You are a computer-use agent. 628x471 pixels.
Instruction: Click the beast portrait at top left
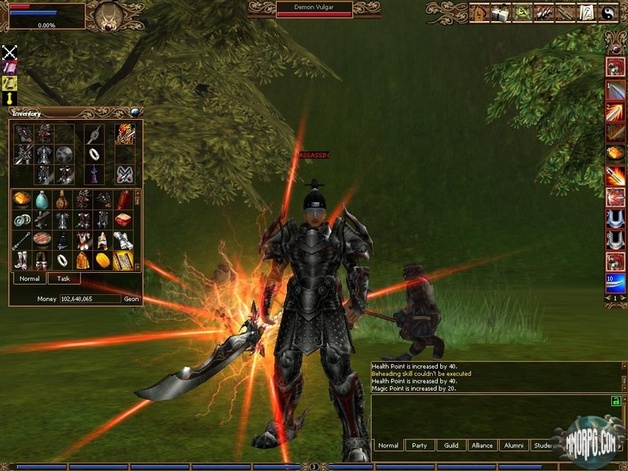coord(108,15)
